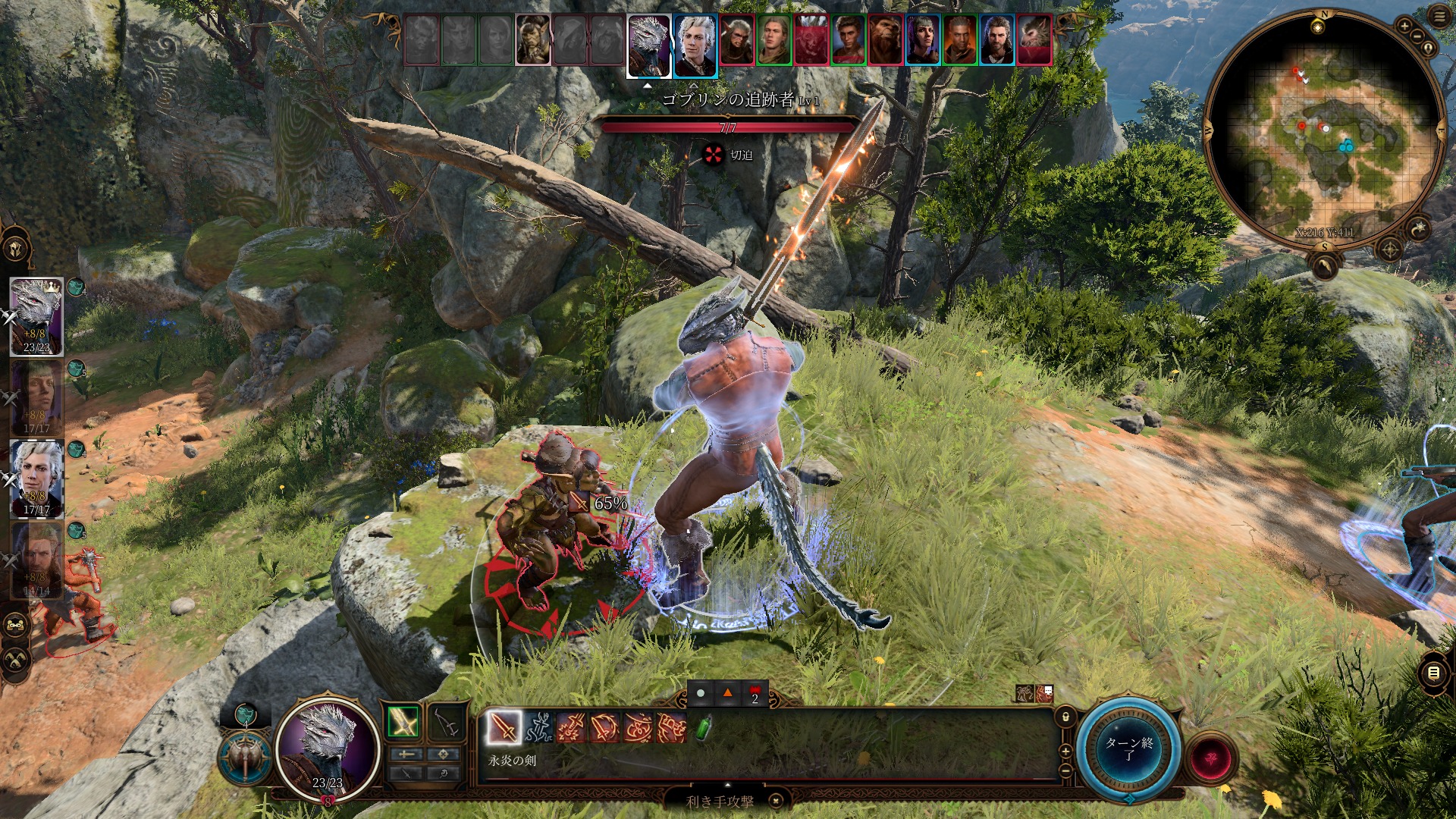Viewport: 1456px width, 819px height.
Task: Select the 永炎の剣 main-hand attack icon
Action: [x=504, y=728]
